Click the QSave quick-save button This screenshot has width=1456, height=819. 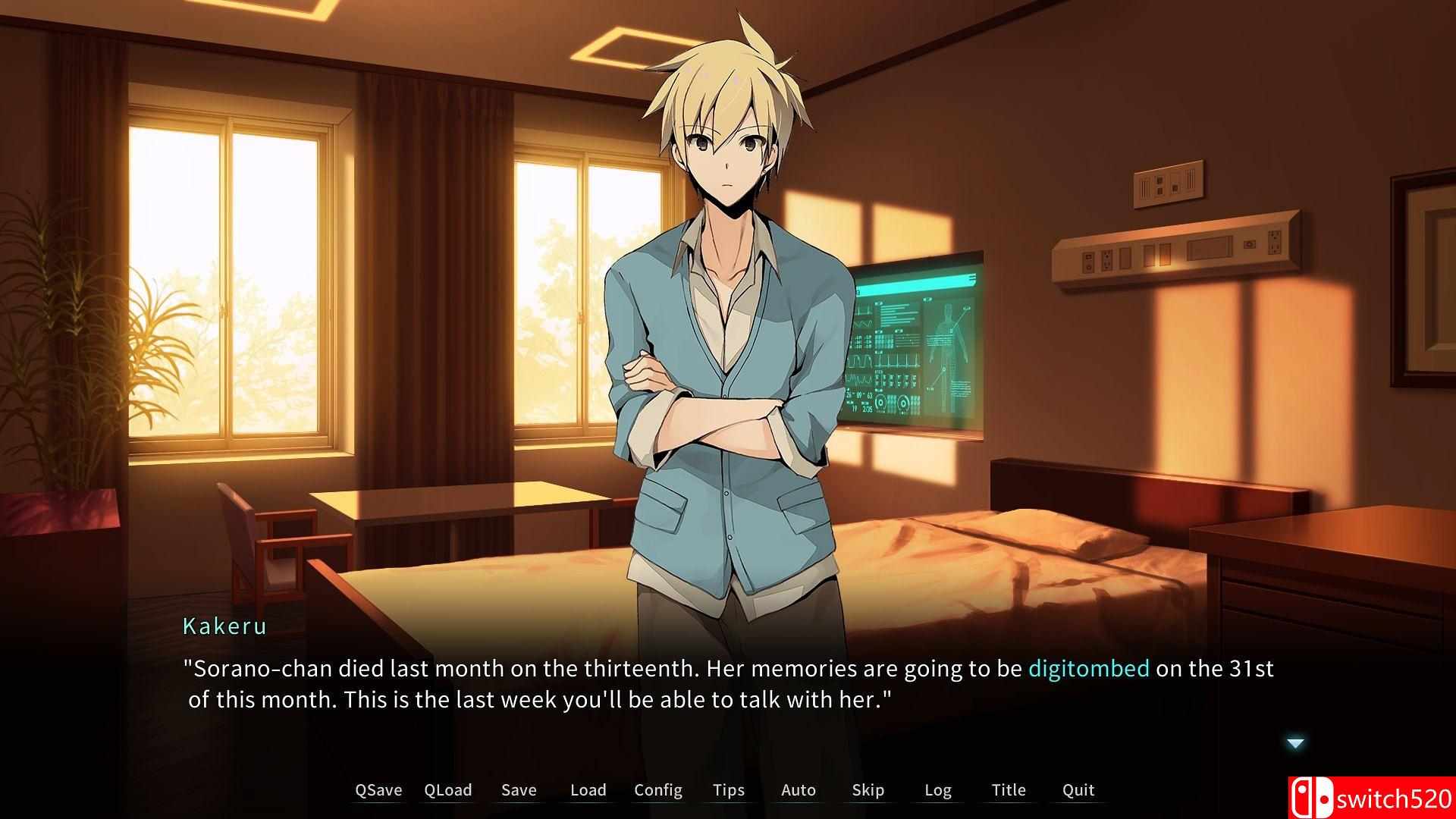click(378, 790)
